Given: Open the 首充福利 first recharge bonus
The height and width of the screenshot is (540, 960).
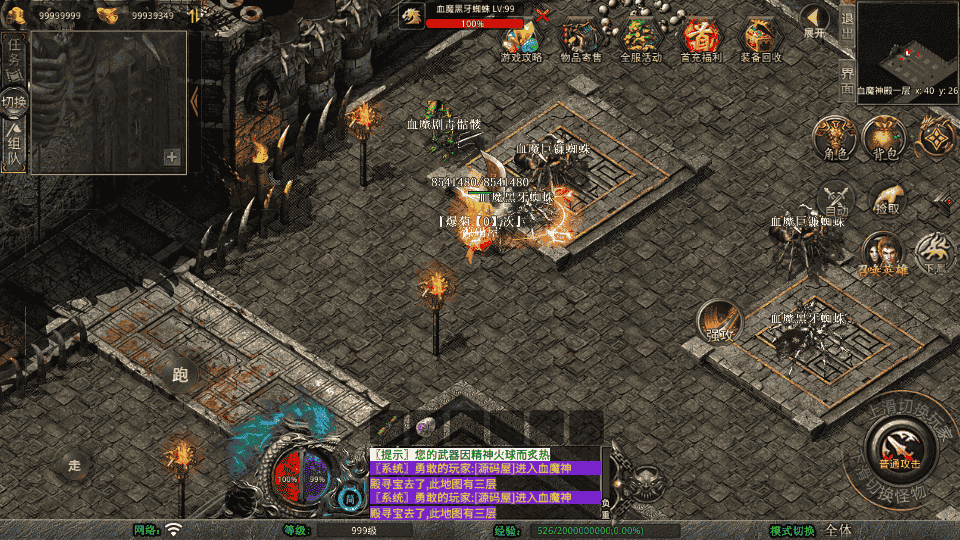Looking at the screenshot, I should coord(700,38).
